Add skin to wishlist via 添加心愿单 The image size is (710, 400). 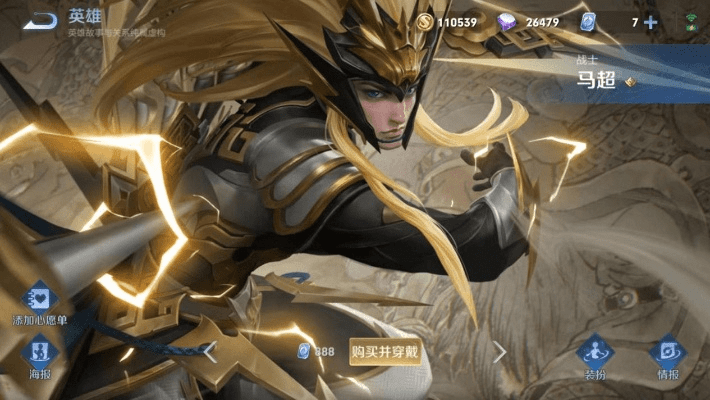point(40,301)
